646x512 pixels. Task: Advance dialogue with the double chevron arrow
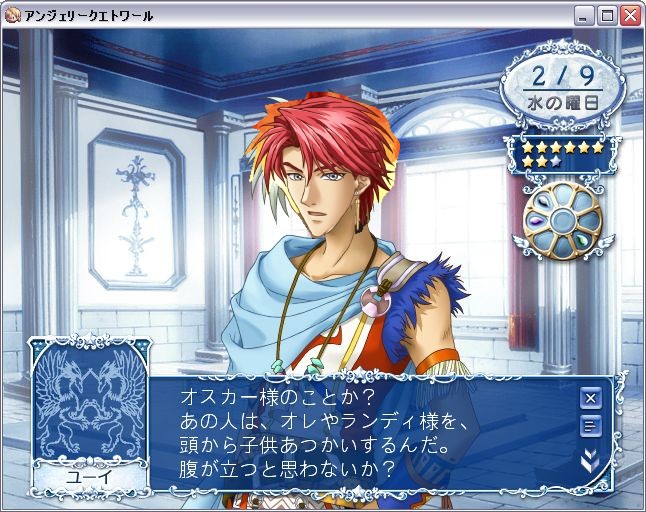point(590,460)
